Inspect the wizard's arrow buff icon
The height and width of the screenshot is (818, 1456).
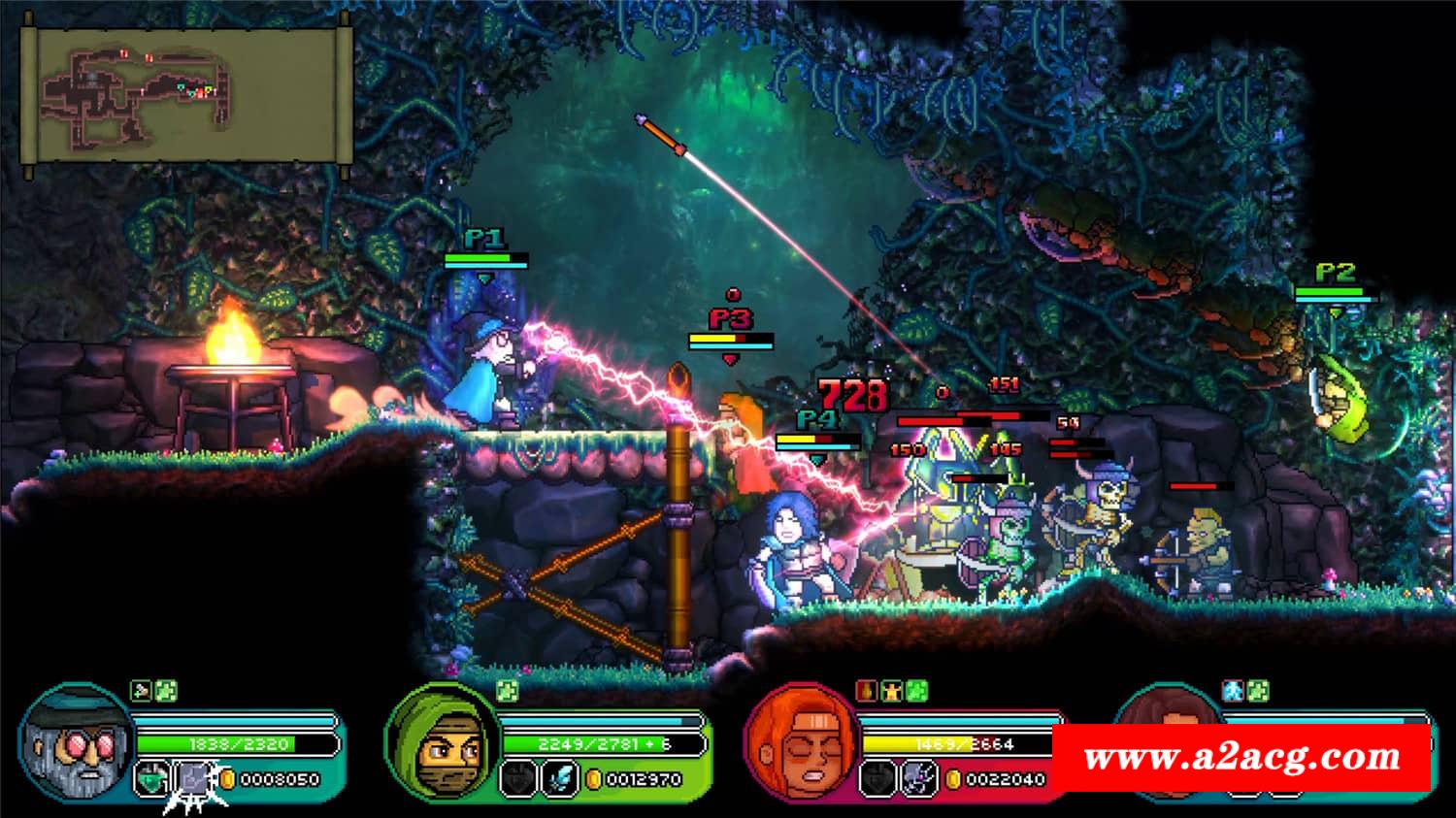(x=141, y=691)
